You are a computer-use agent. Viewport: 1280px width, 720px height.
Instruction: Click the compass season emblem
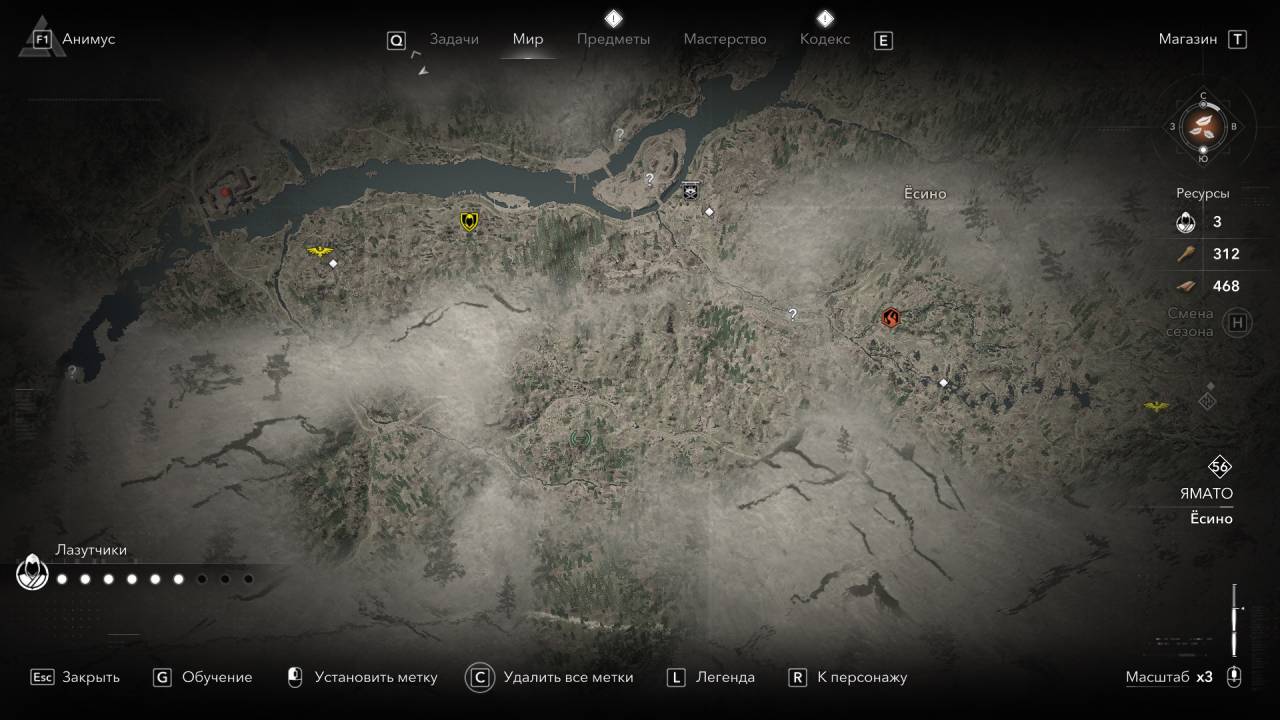(x=1203, y=127)
